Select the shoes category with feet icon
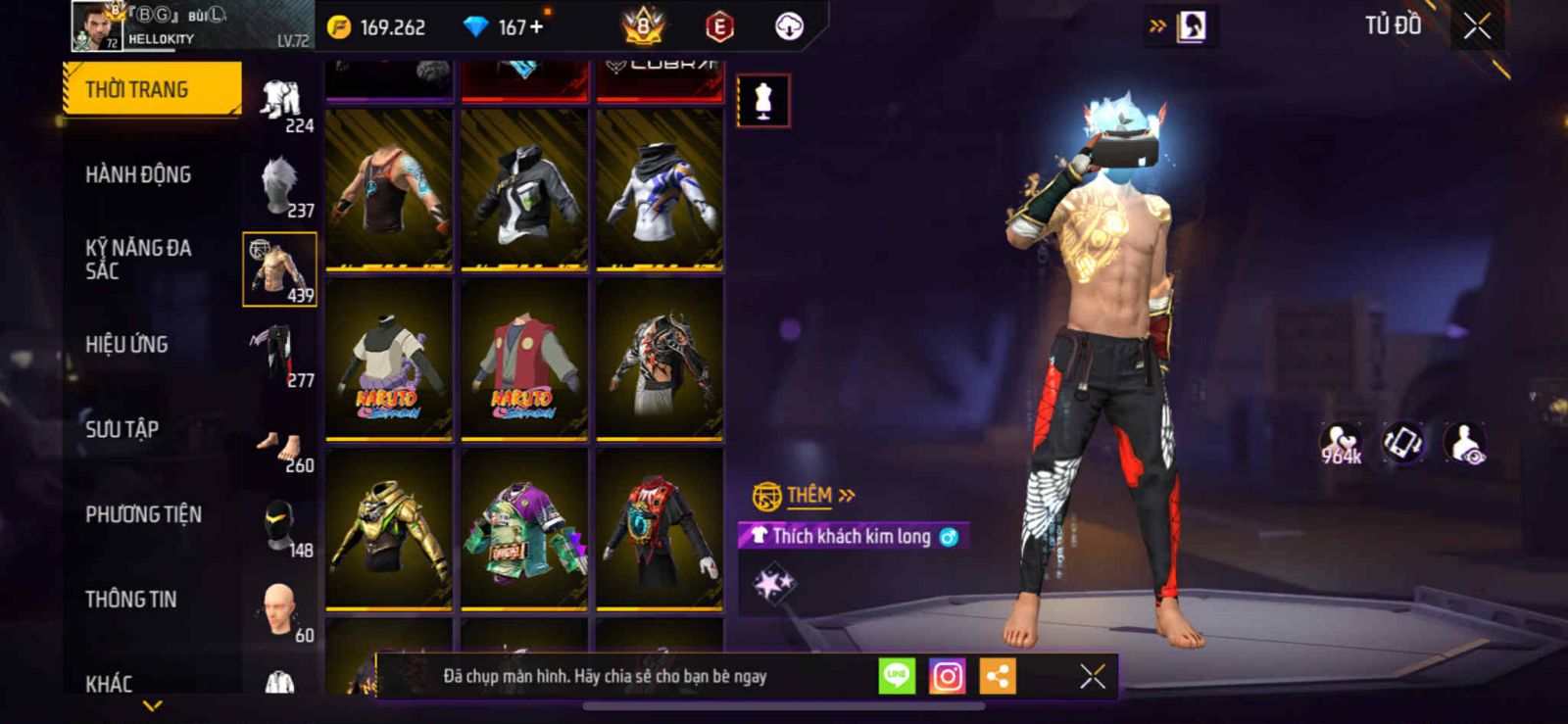This screenshot has width=1568, height=724. click(280, 448)
